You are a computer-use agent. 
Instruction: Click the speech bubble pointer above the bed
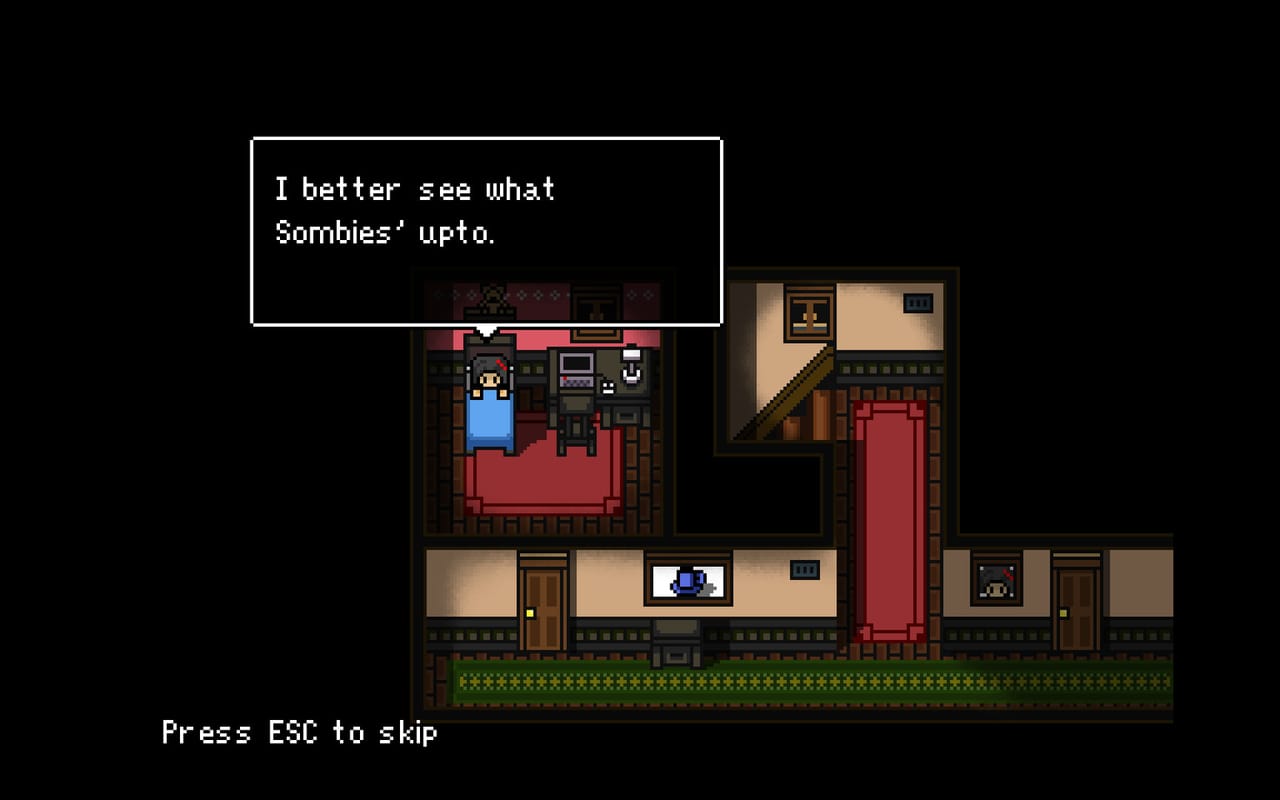(488, 330)
